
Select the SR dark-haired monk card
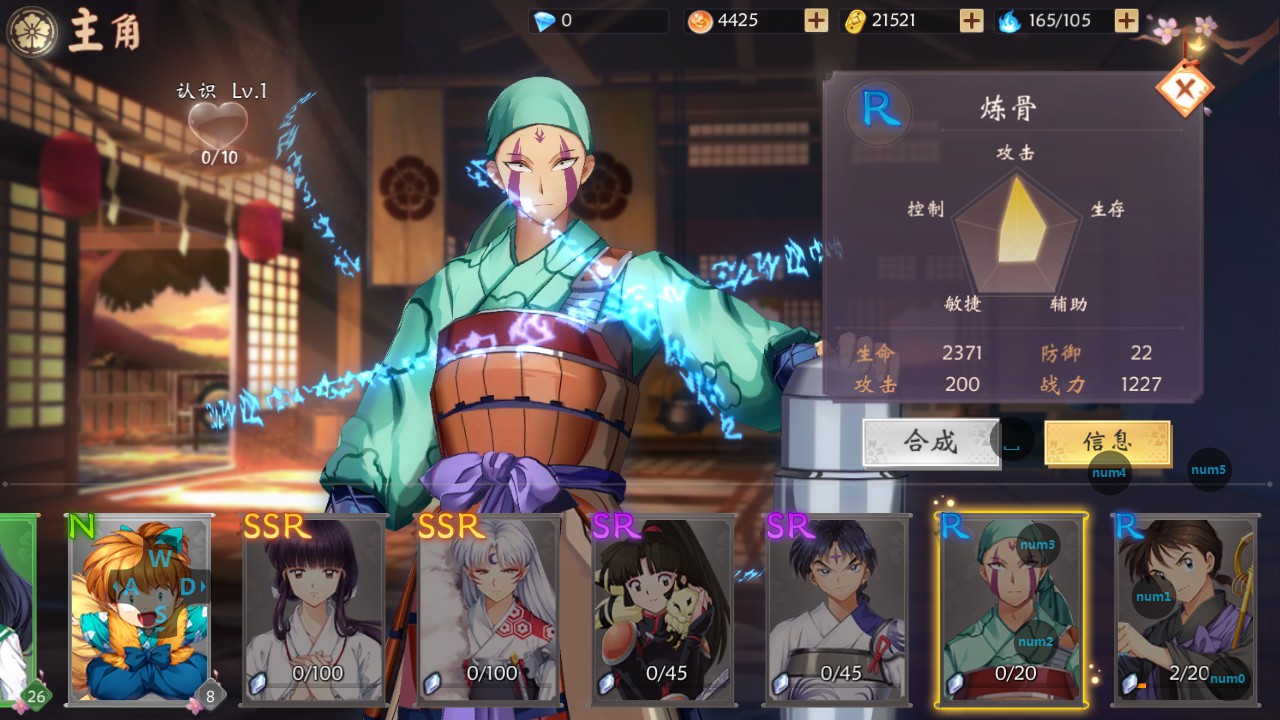[x=838, y=608]
